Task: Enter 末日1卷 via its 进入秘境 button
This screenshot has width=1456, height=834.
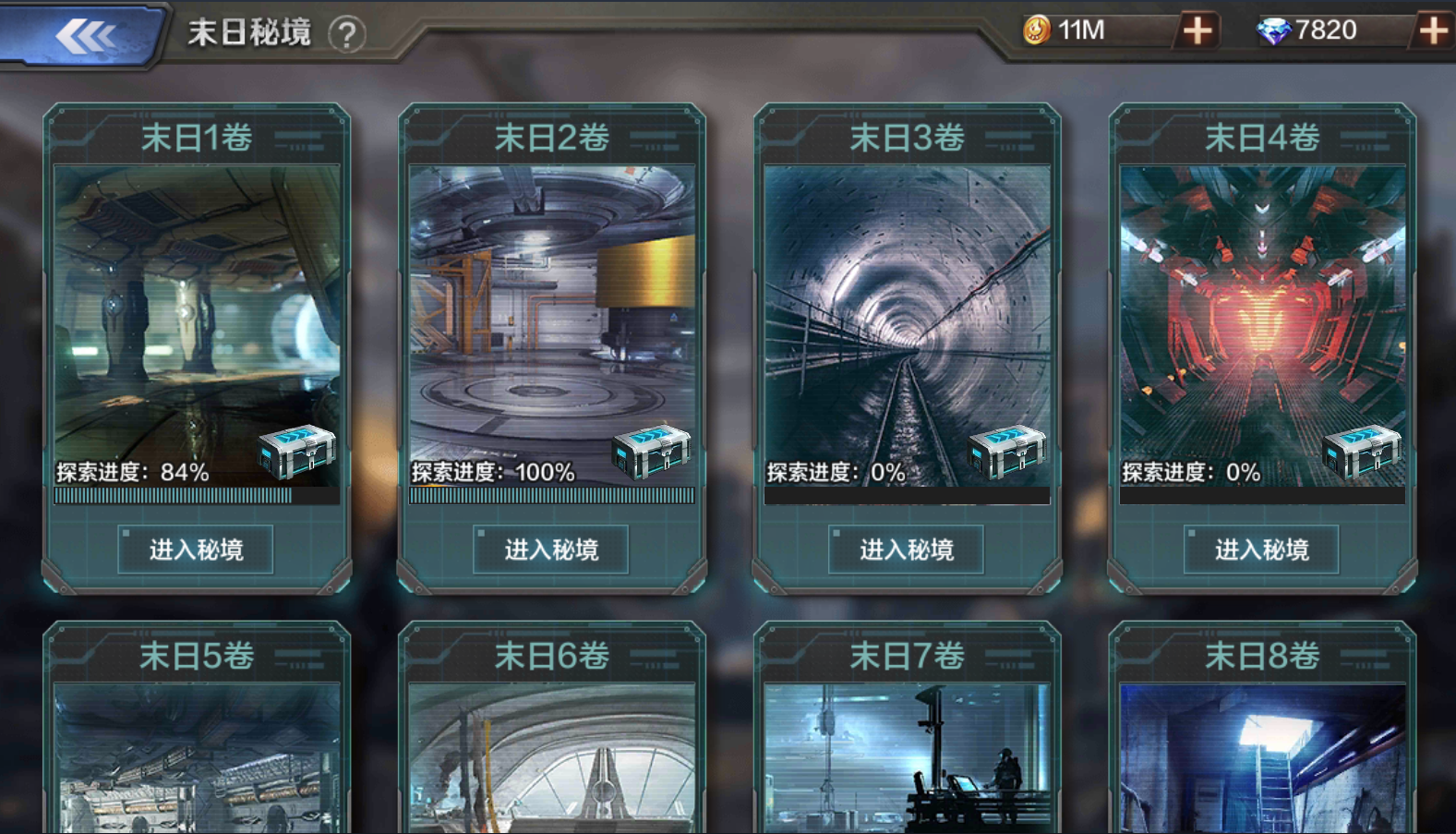Action: 195,549
